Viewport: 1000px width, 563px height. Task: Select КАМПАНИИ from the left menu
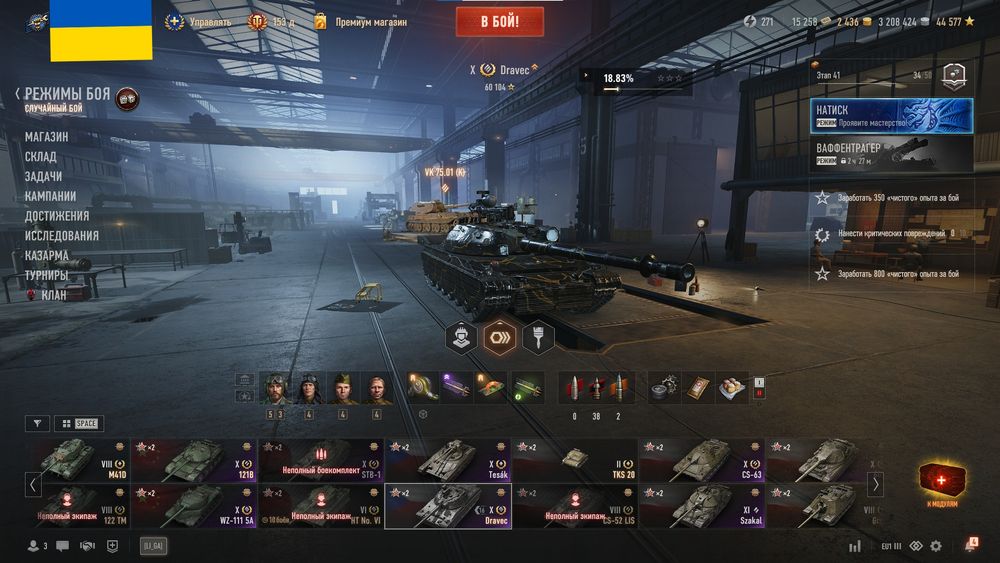50,196
